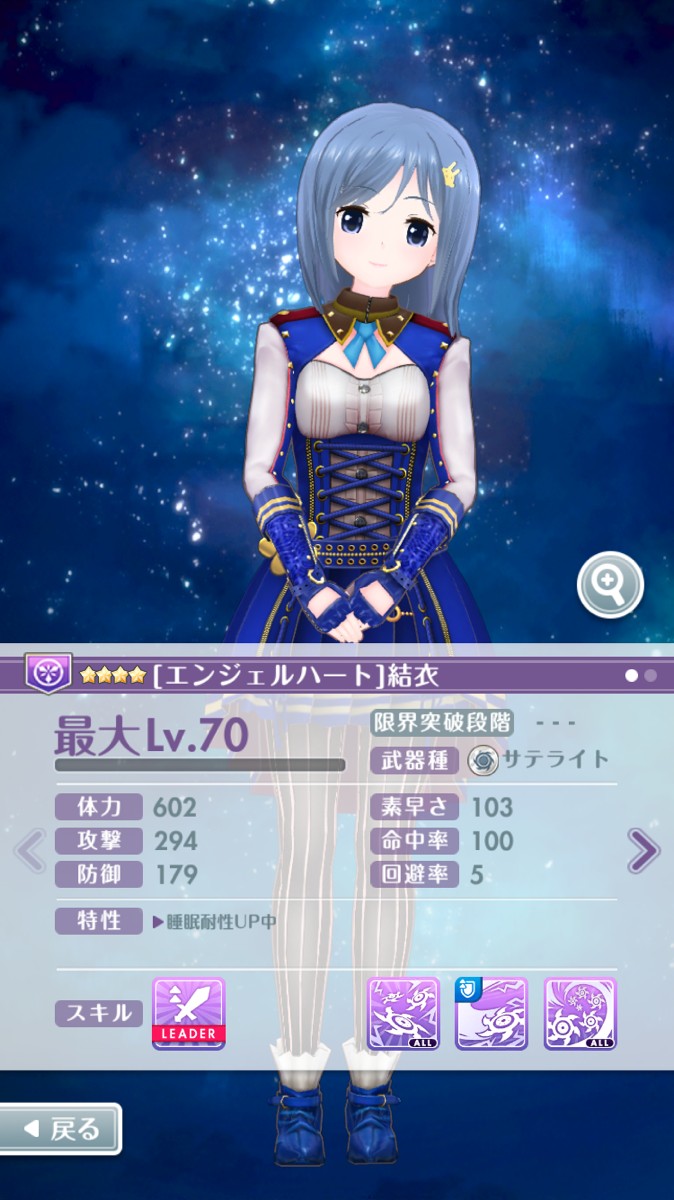Show the previous character with left arrow
Image resolution: width=674 pixels, height=1200 pixels.
(30, 851)
